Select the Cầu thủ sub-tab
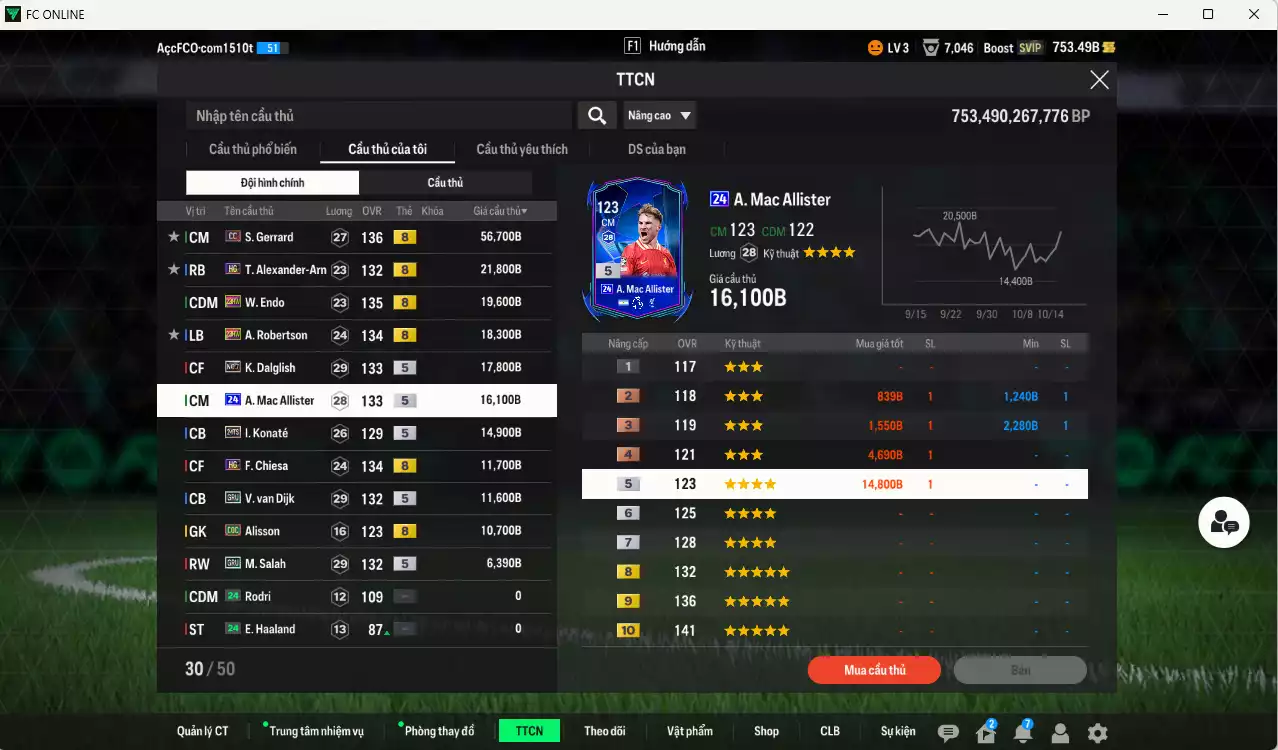The height and width of the screenshot is (750, 1278). click(x=445, y=183)
